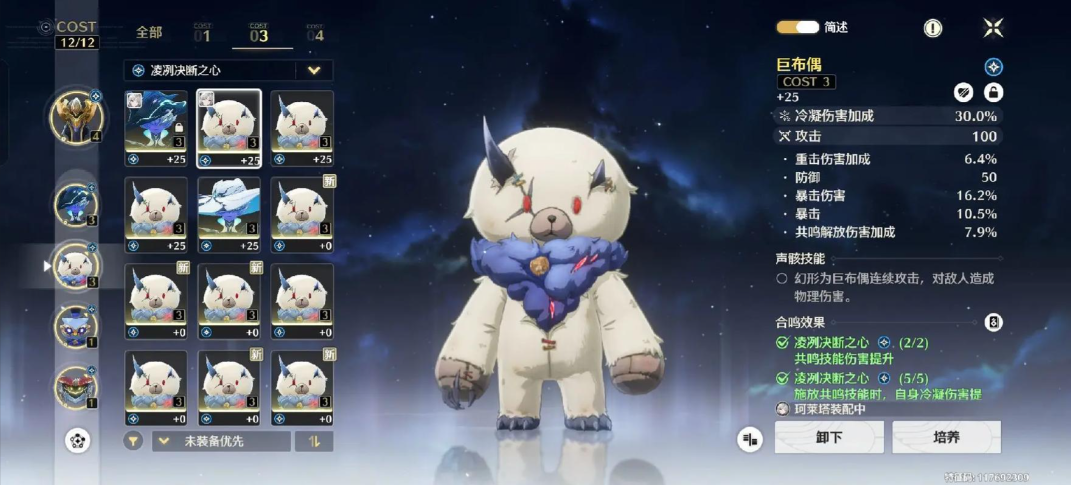Choose the white hat echo card
1071x485 pixels.
[229, 213]
